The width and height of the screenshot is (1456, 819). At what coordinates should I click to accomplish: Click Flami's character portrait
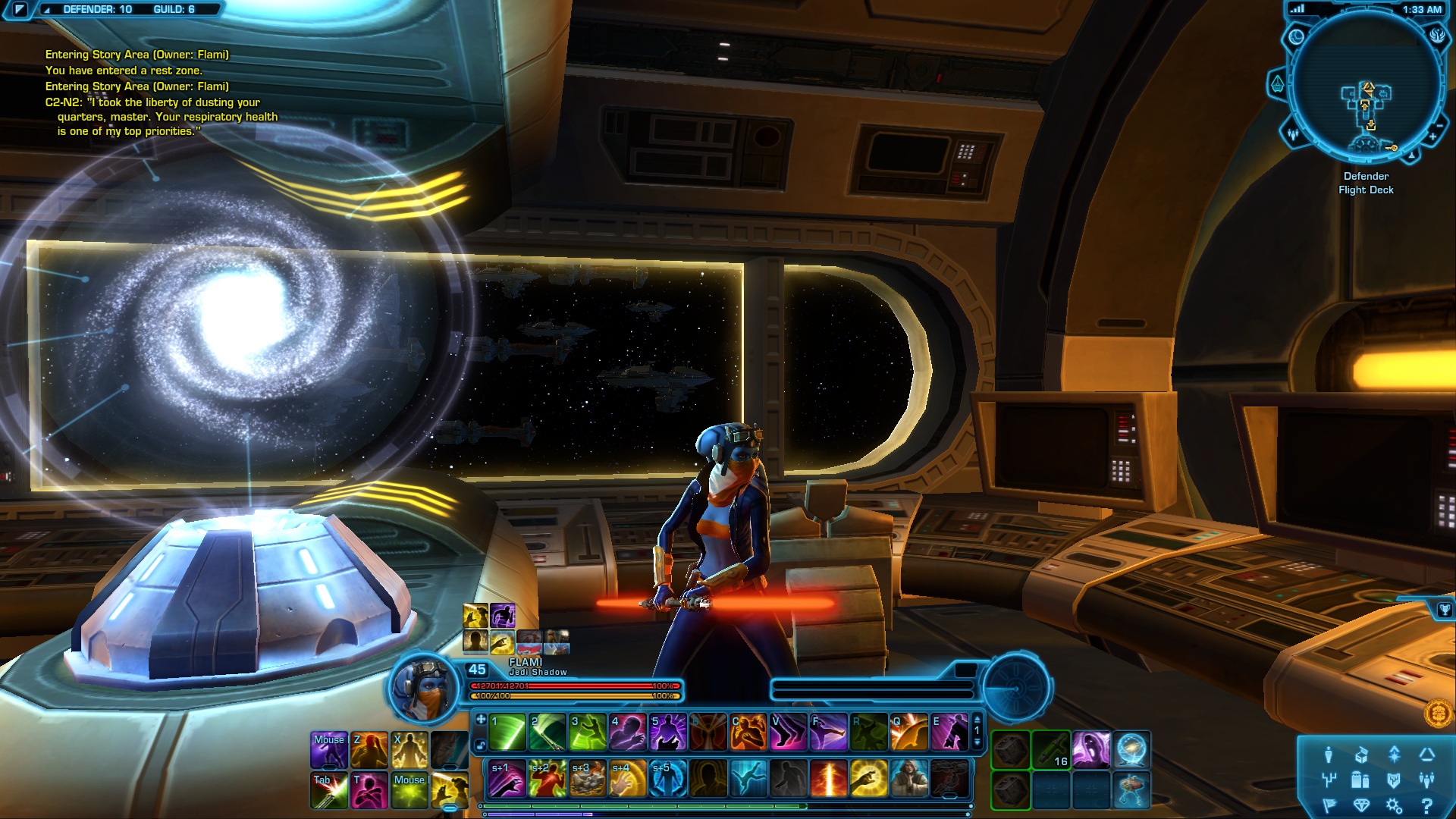422,689
